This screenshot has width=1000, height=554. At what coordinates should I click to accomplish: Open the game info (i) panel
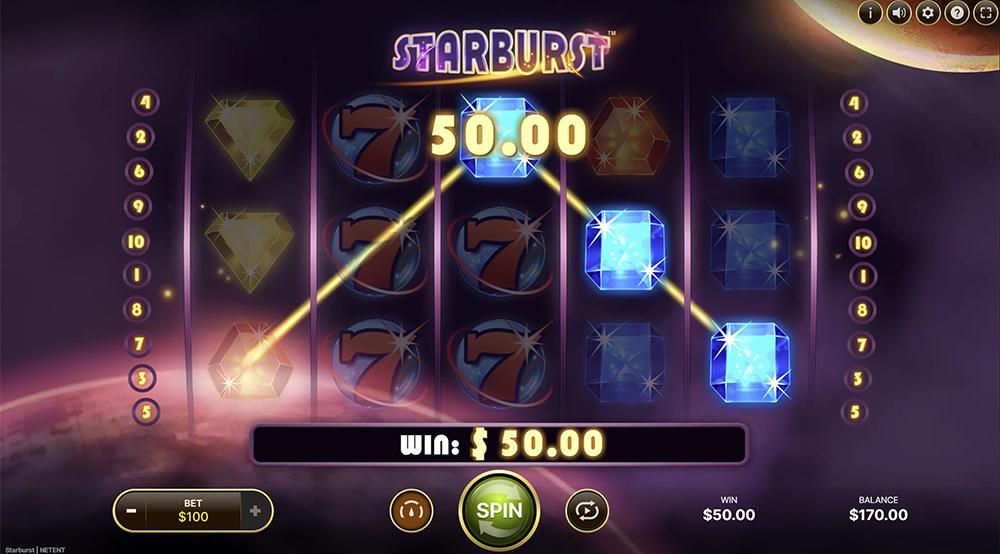coord(869,13)
